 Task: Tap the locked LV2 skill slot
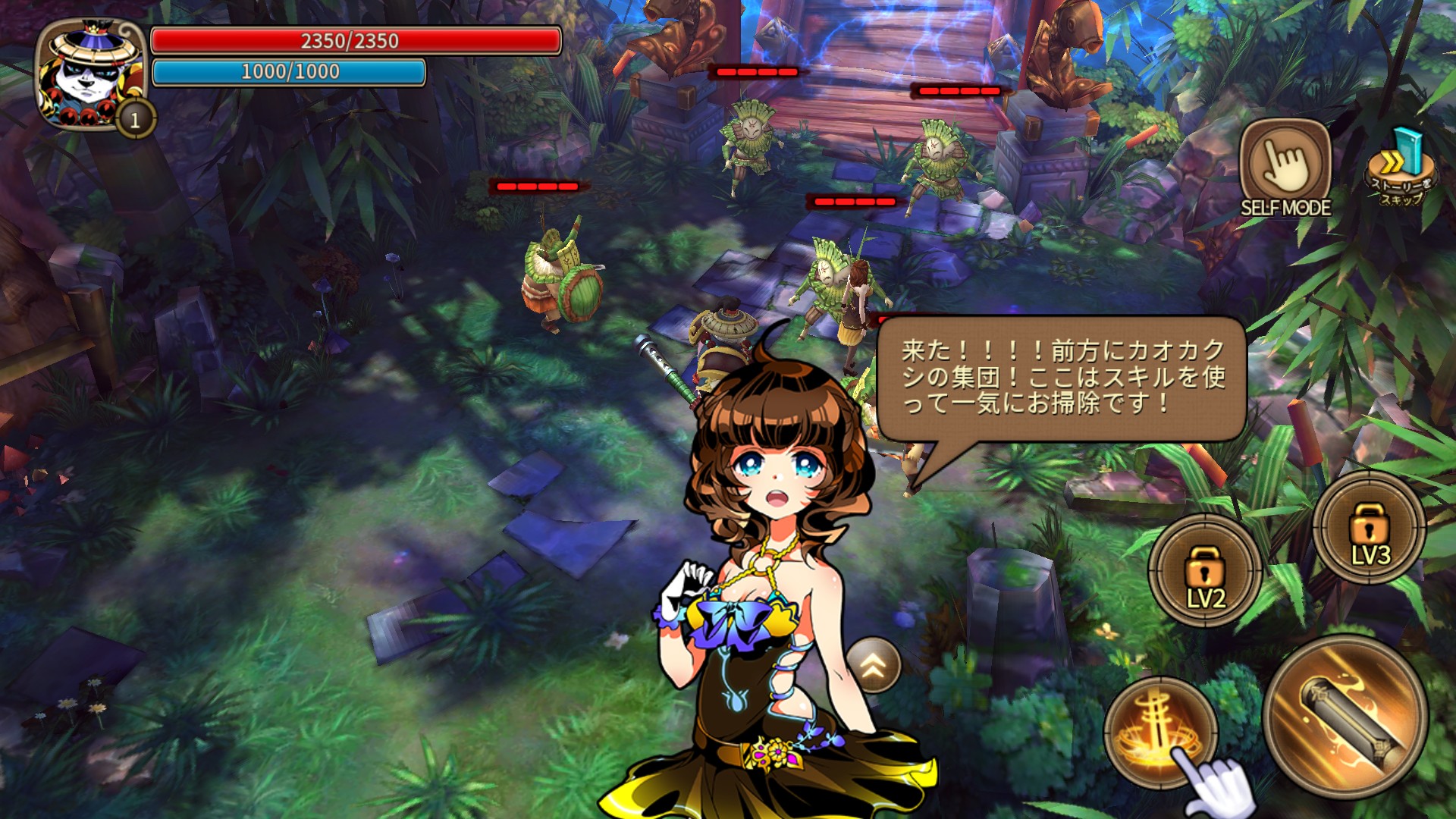[1205, 570]
